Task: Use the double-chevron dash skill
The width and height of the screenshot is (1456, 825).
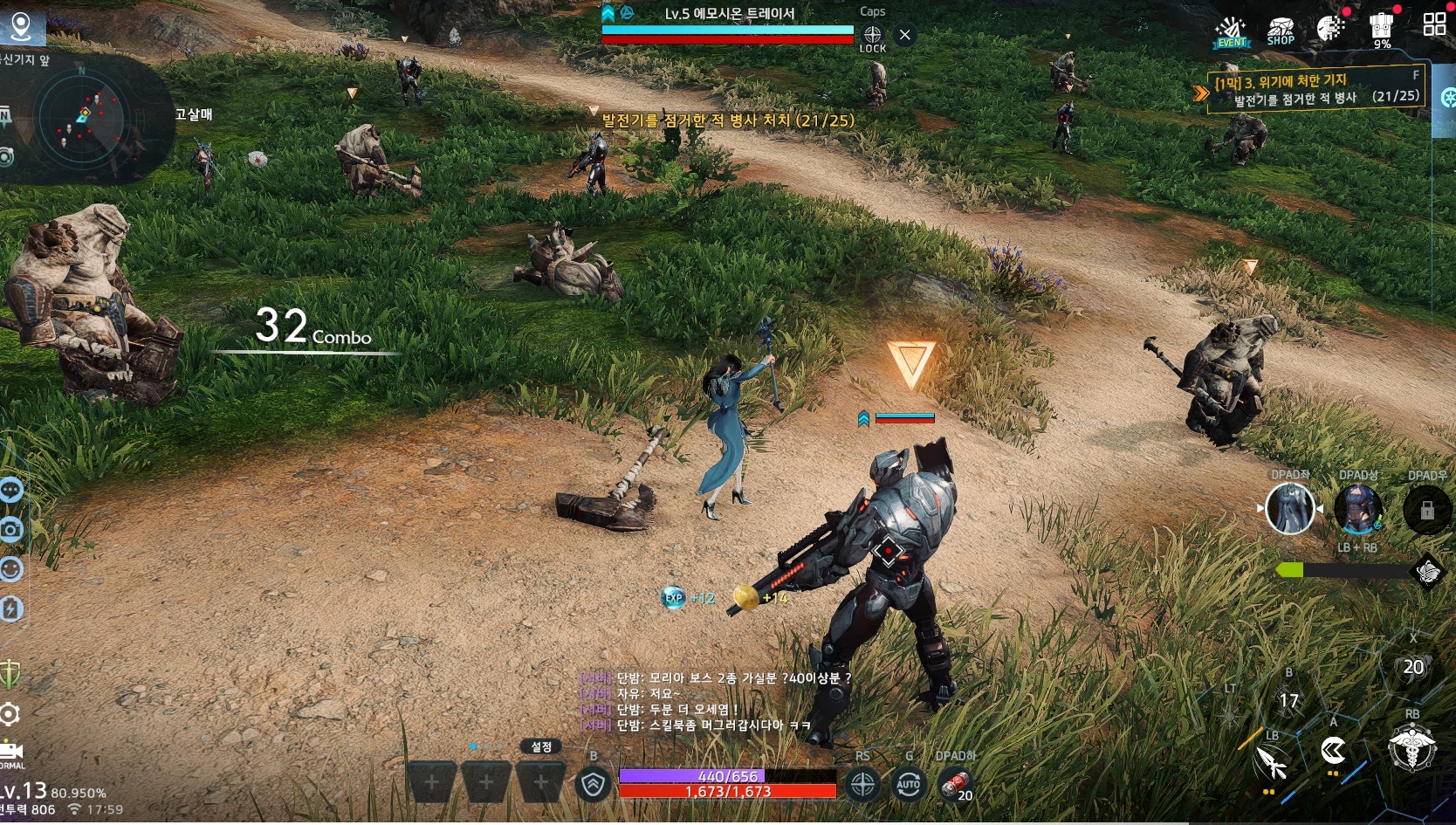Action: coord(1333,750)
